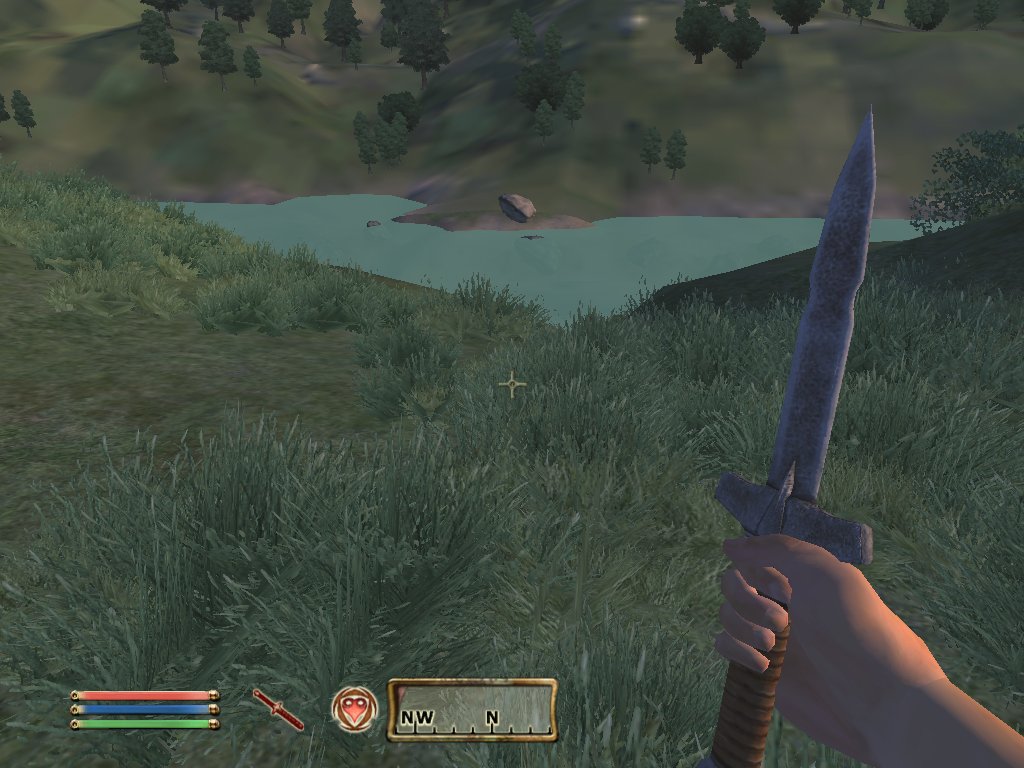Click the equipped dagger weapon icon
Image resolution: width=1024 pixels, height=768 pixels.
pyautogui.click(x=278, y=709)
